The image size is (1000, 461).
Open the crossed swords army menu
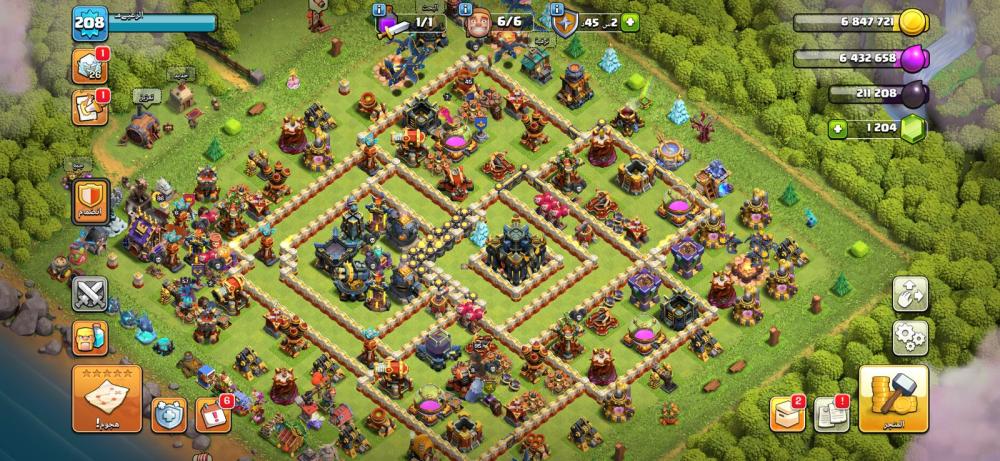[x=89, y=293]
